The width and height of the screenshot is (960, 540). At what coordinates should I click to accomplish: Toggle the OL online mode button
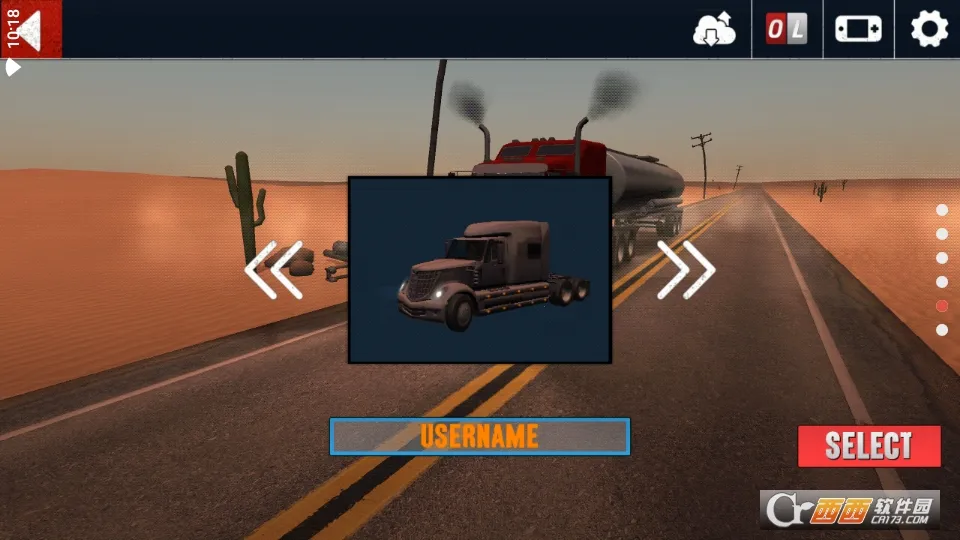click(x=786, y=30)
